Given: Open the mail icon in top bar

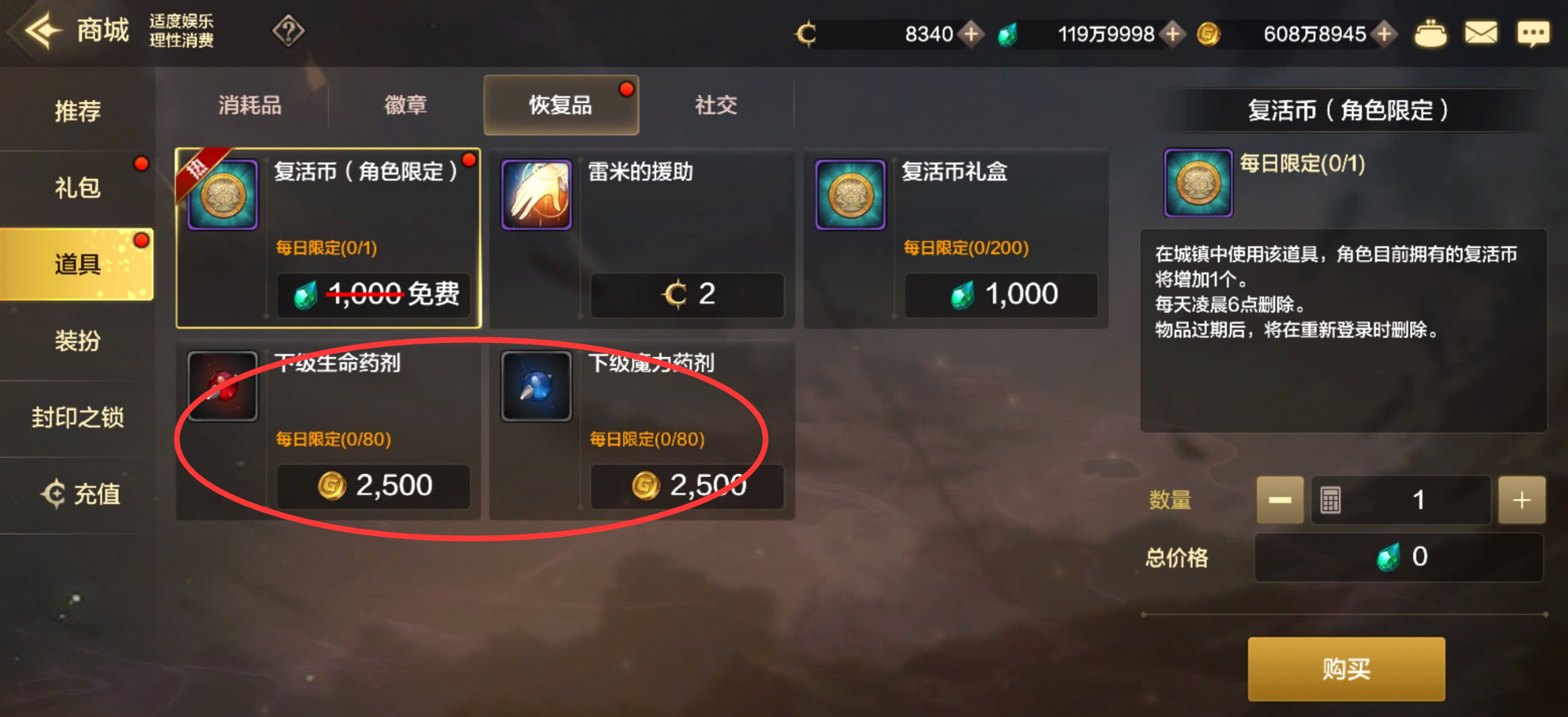Looking at the screenshot, I should click(x=1480, y=33).
